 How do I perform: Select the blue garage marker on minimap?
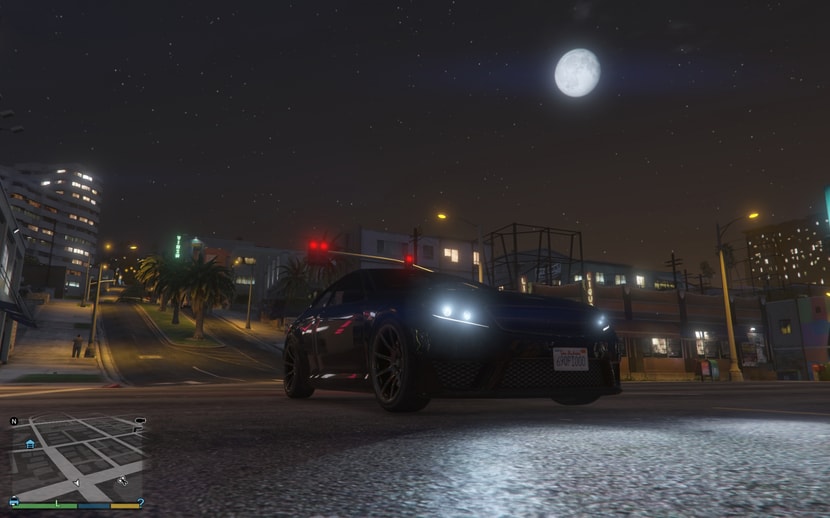pyautogui.click(x=30, y=443)
